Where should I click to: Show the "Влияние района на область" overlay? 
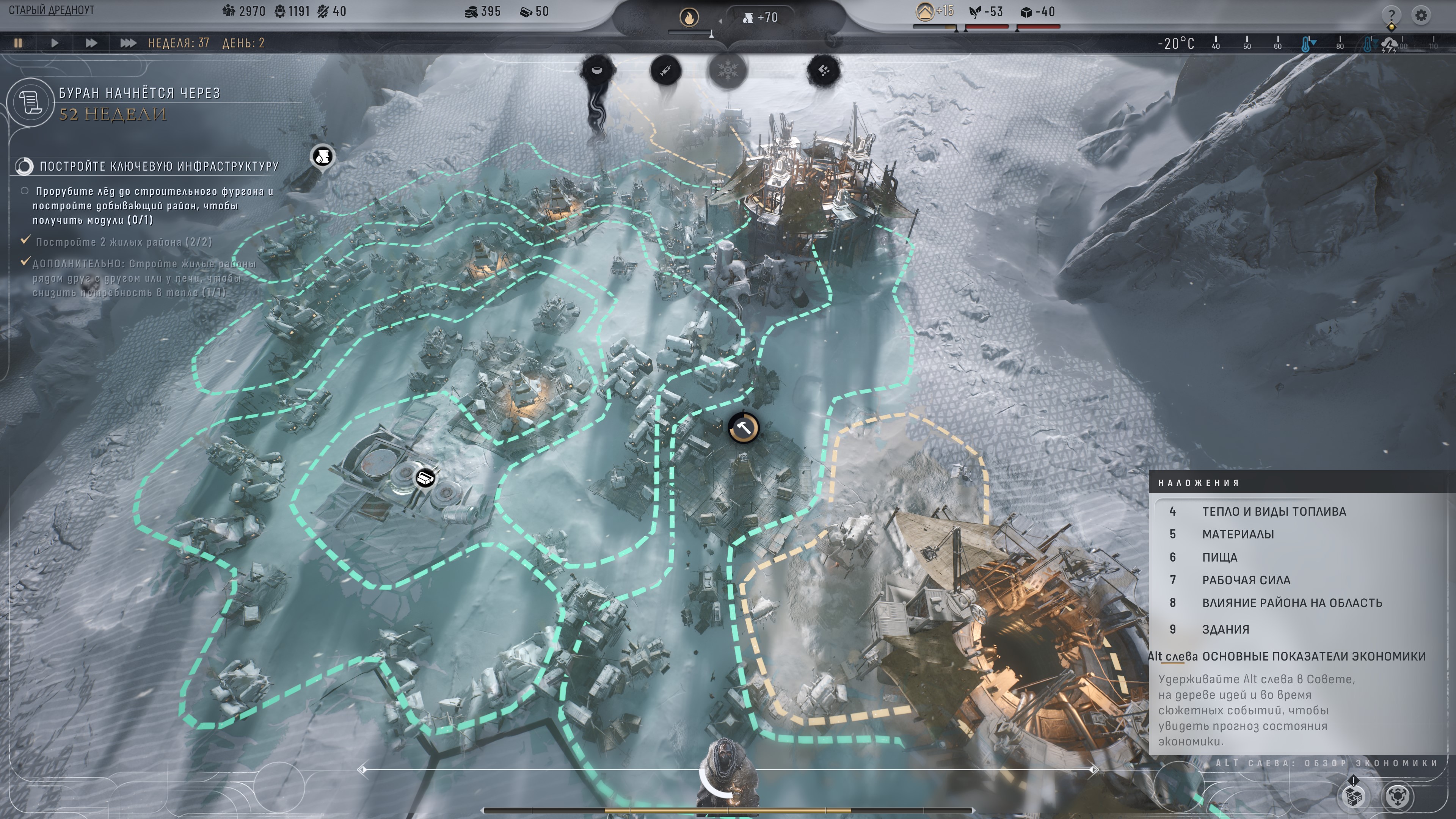pos(1291,603)
